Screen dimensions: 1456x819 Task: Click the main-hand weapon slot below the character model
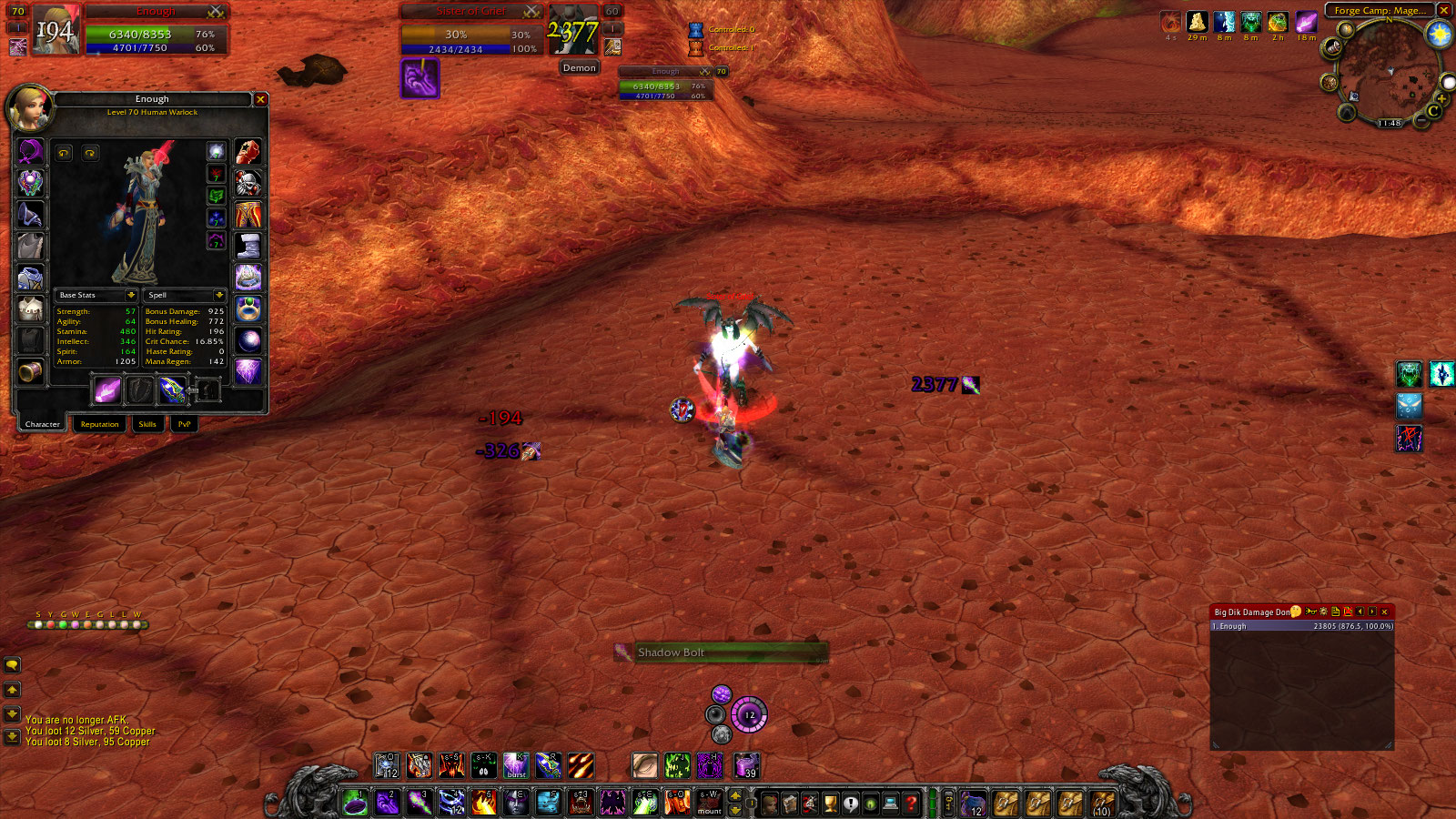point(107,391)
